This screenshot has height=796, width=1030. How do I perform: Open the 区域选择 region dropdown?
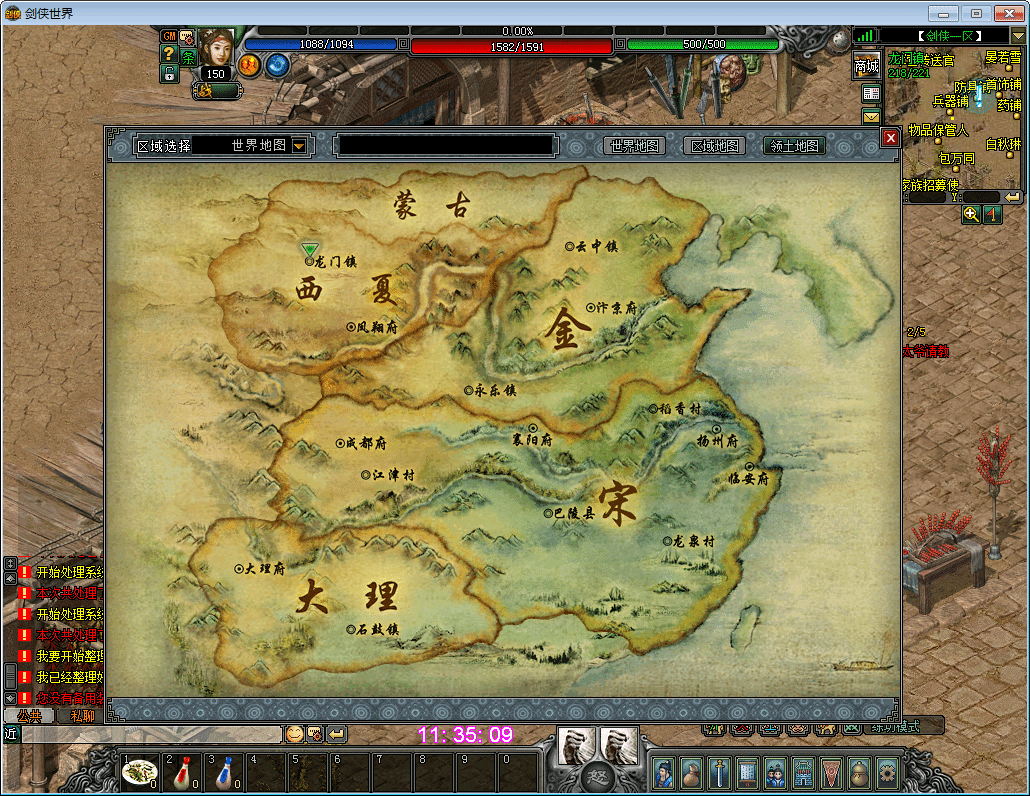pyautogui.click(x=299, y=146)
